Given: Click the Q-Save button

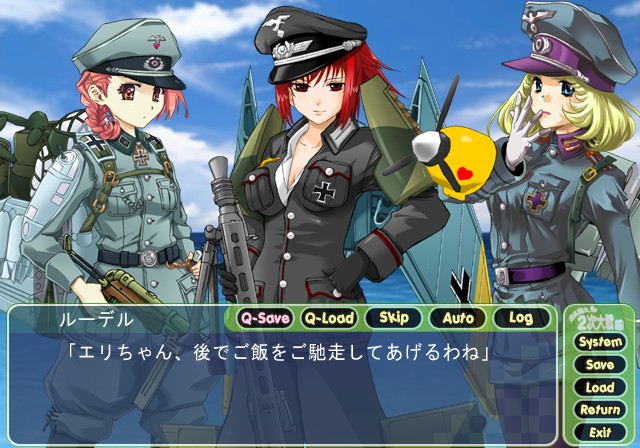Looking at the screenshot, I should click(x=265, y=319).
